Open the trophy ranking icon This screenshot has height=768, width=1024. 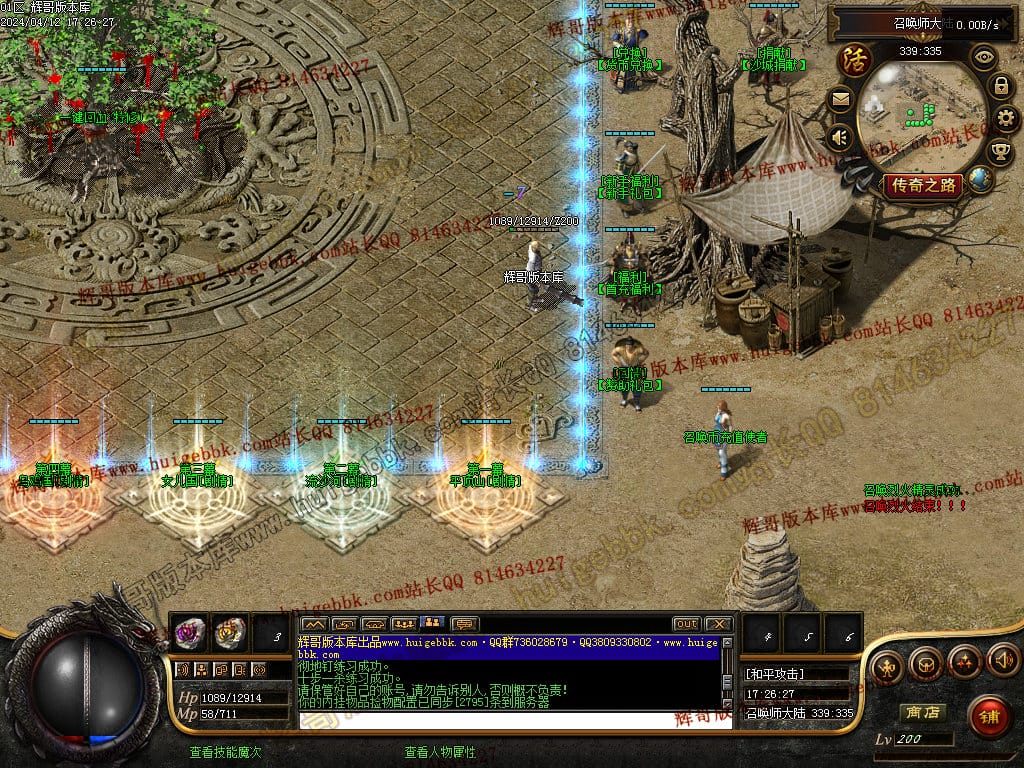[x=1000, y=152]
